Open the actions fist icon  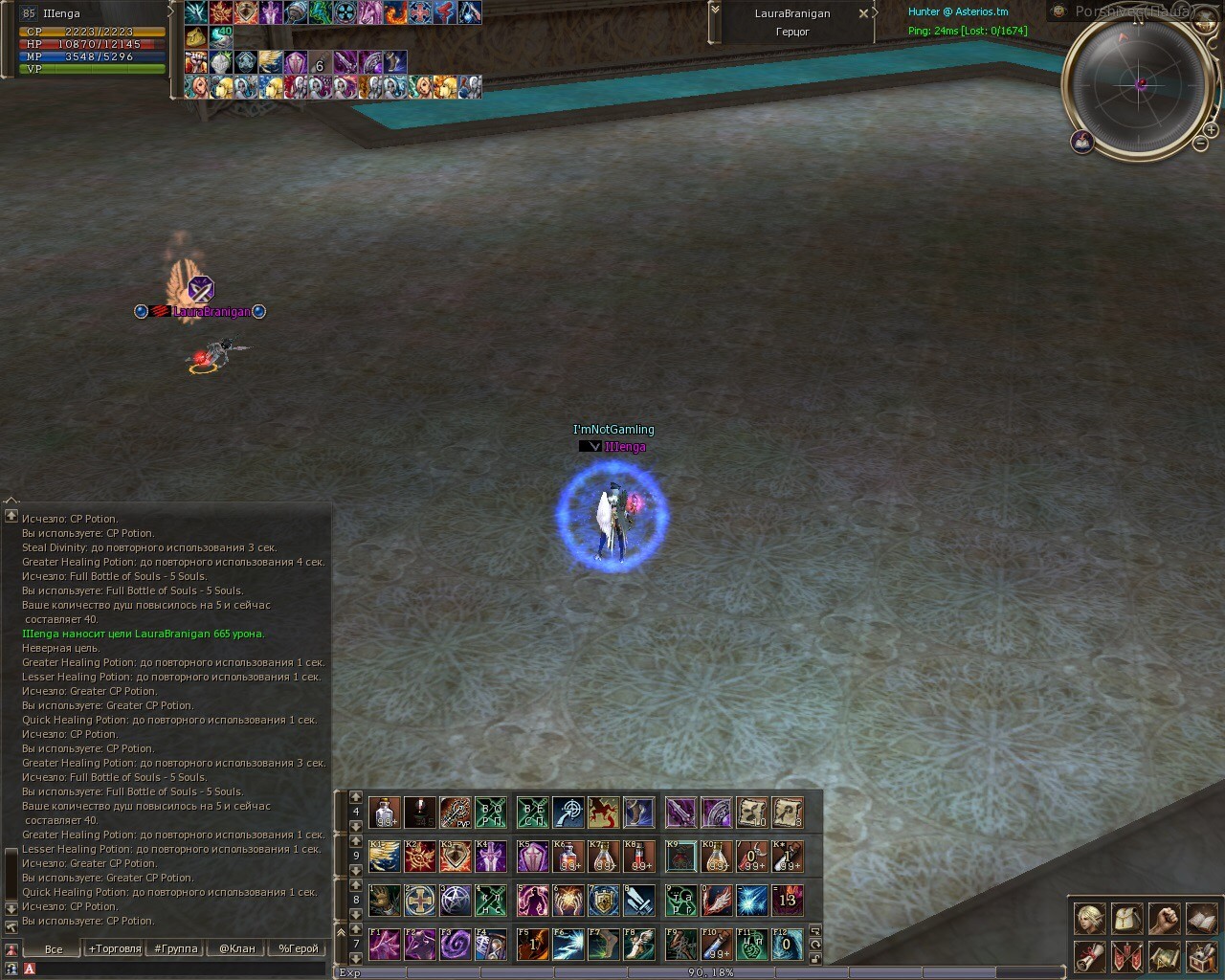click(x=1164, y=918)
